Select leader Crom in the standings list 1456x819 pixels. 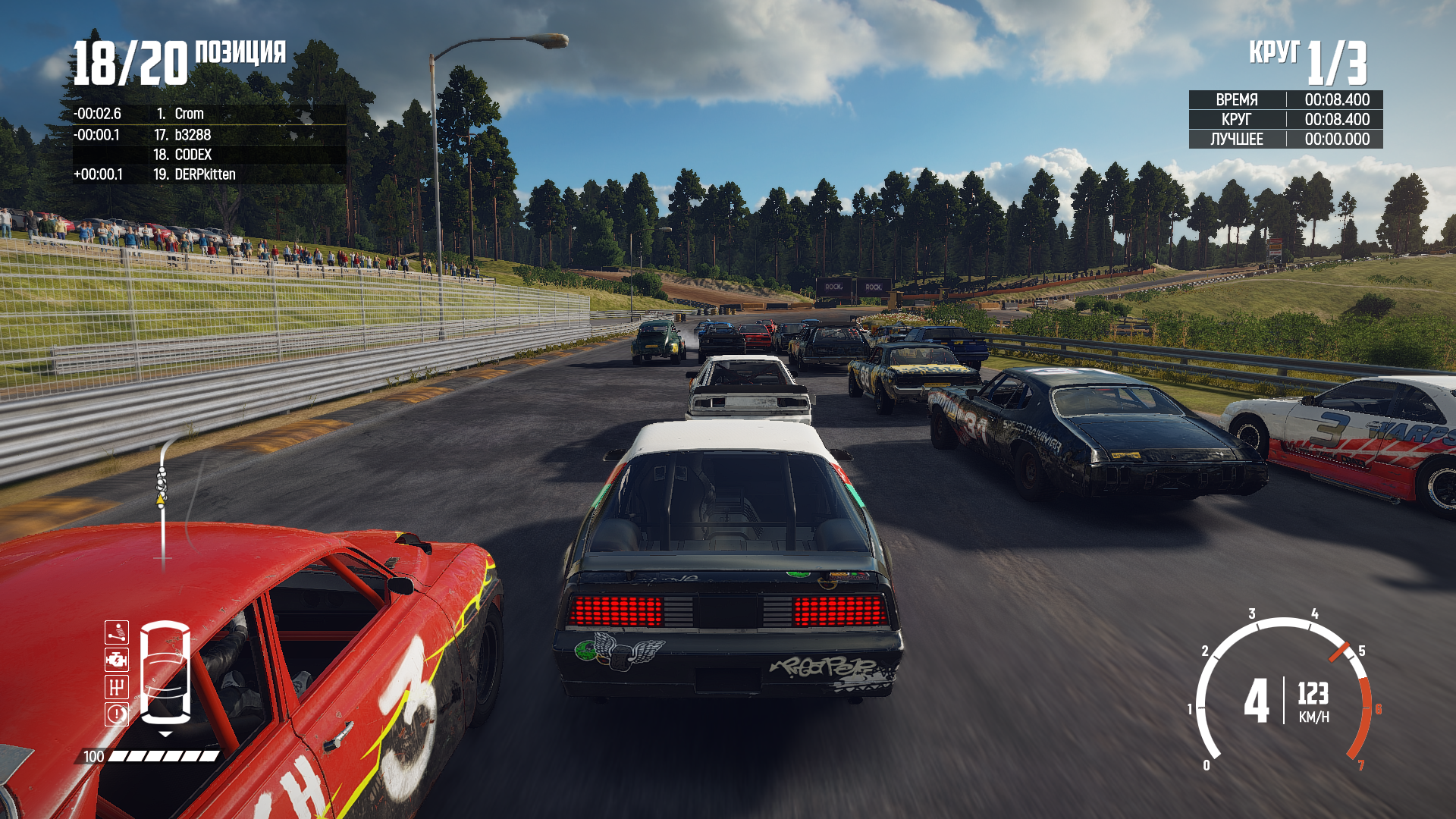[189, 114]
